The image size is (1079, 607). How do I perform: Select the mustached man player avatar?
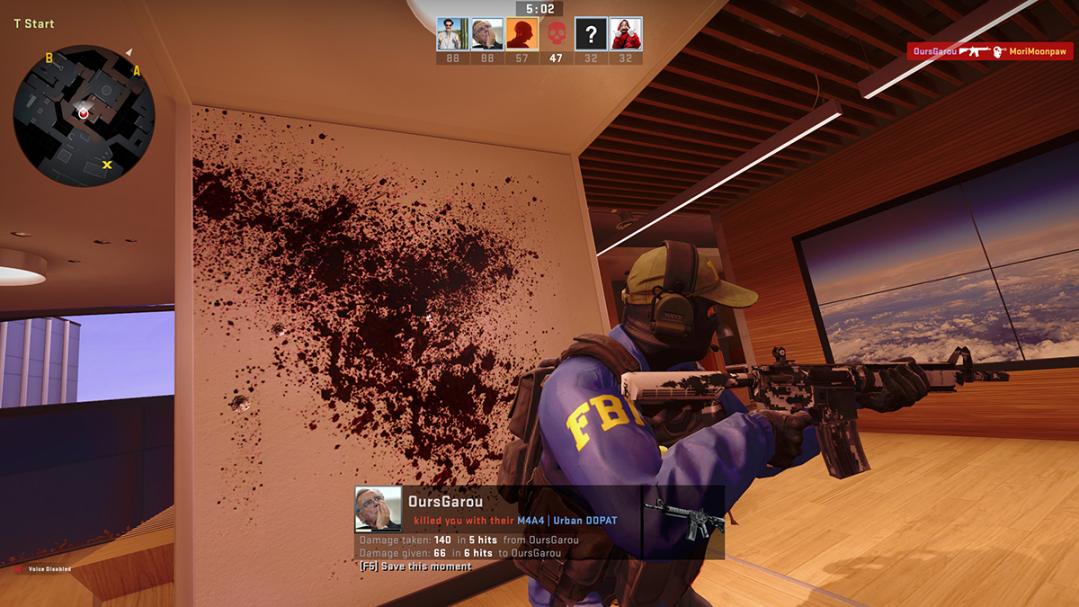[452, 34]
